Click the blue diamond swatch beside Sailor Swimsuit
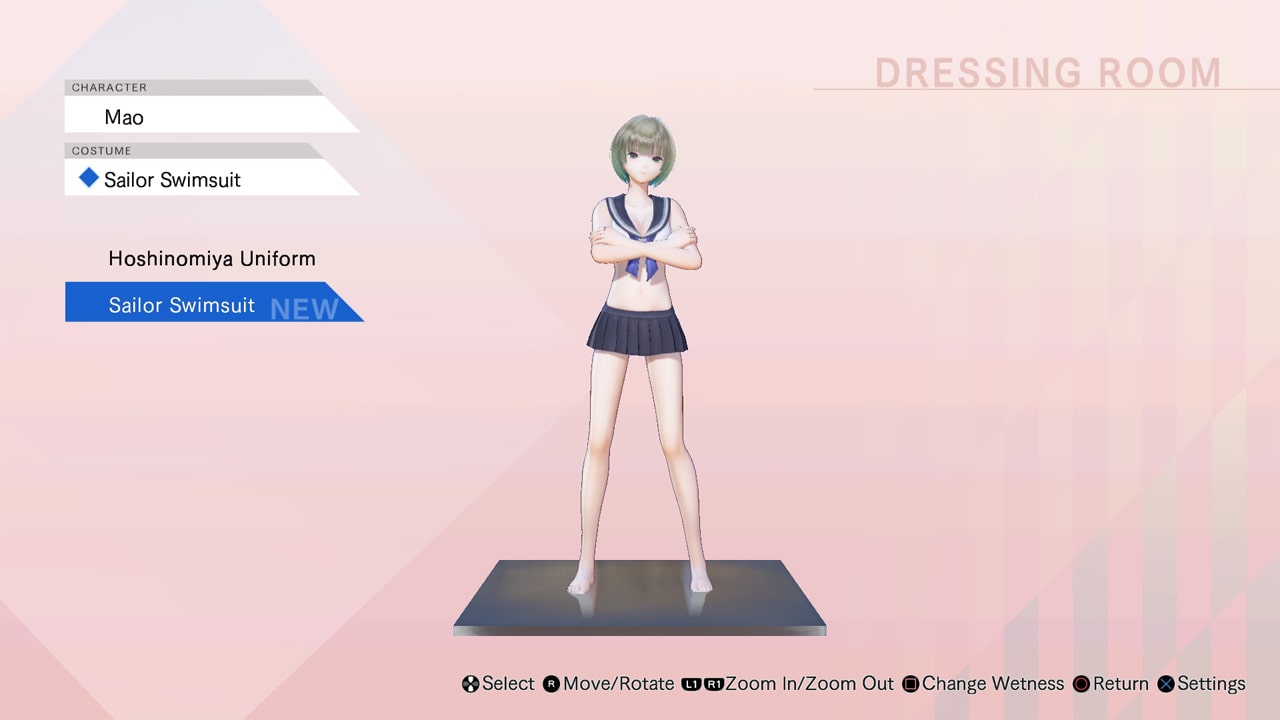Image resolution: width=1280 pixels, height=720 pixels. tap(88, 178)
